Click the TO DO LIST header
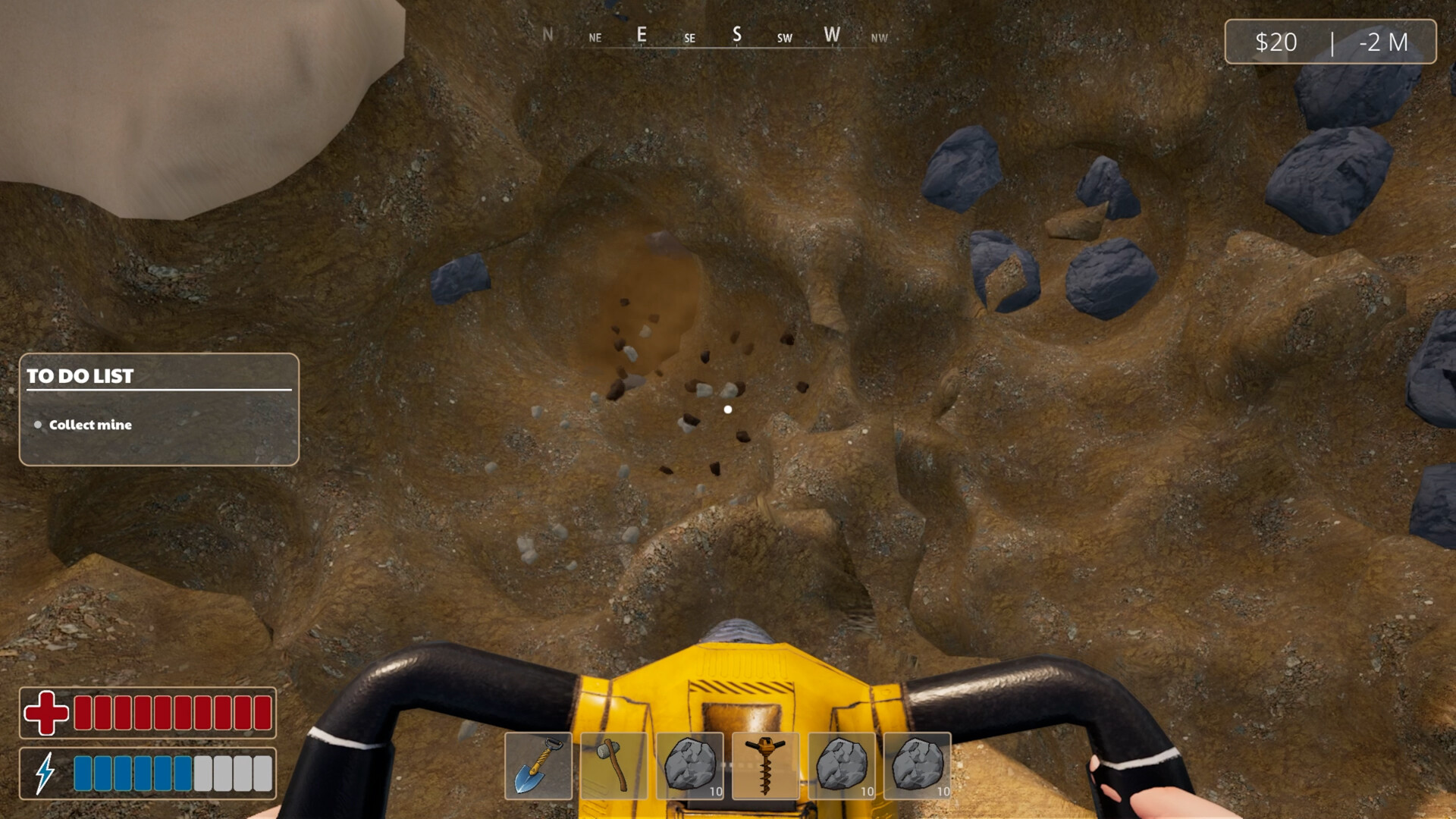 pyautogui.click(x=80, y=376)
